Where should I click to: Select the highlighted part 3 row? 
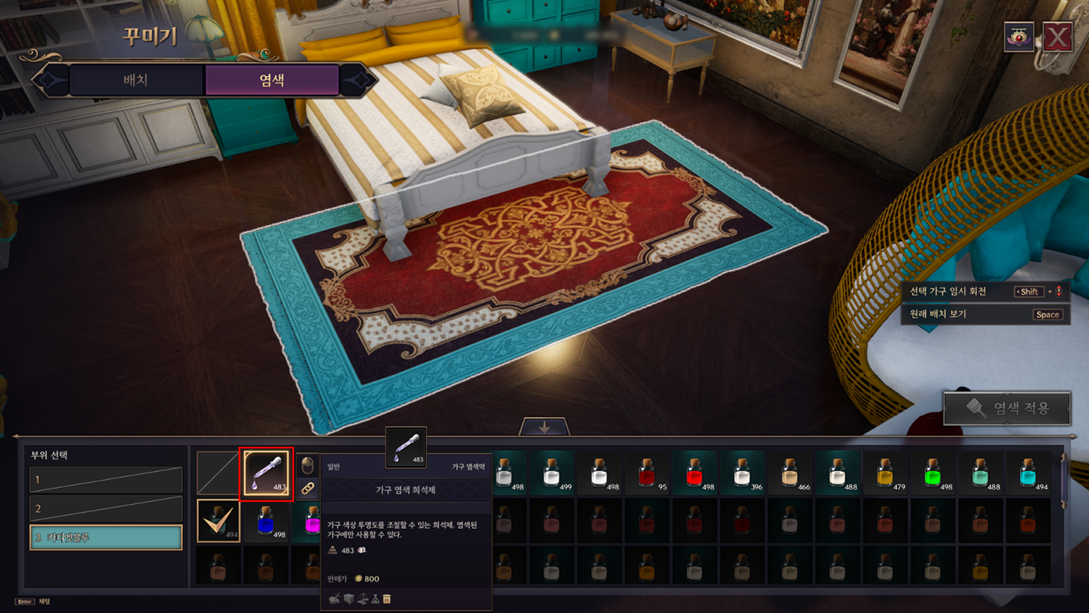106,537
